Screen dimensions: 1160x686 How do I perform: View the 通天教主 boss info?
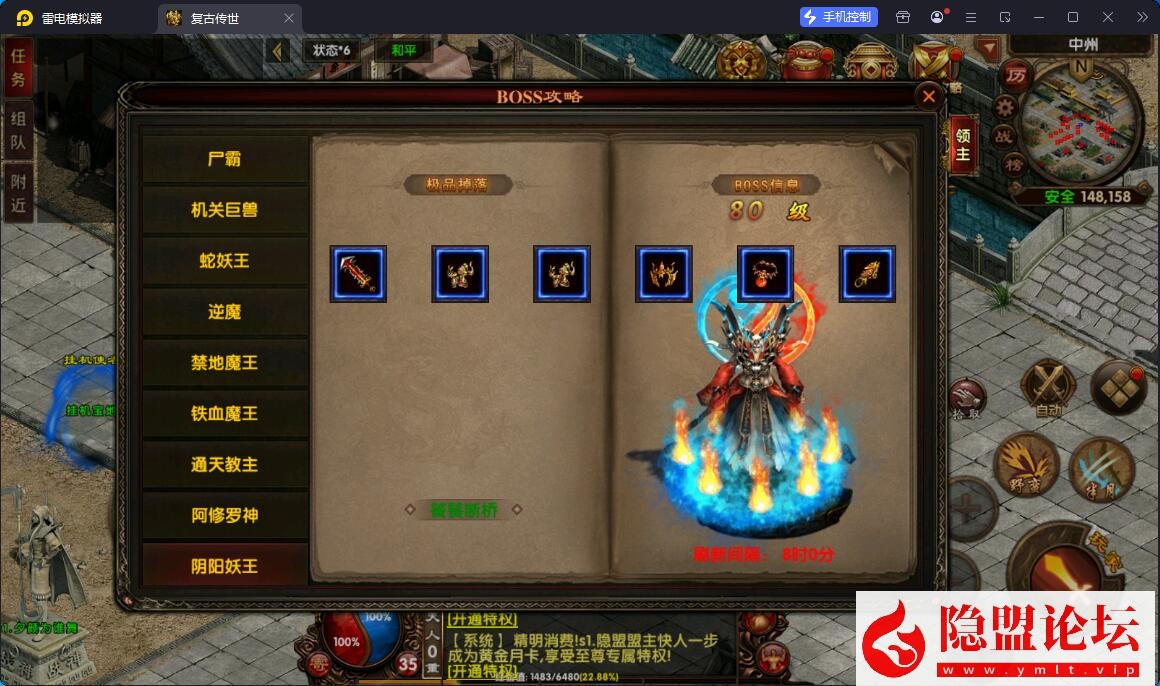(224, 465)
